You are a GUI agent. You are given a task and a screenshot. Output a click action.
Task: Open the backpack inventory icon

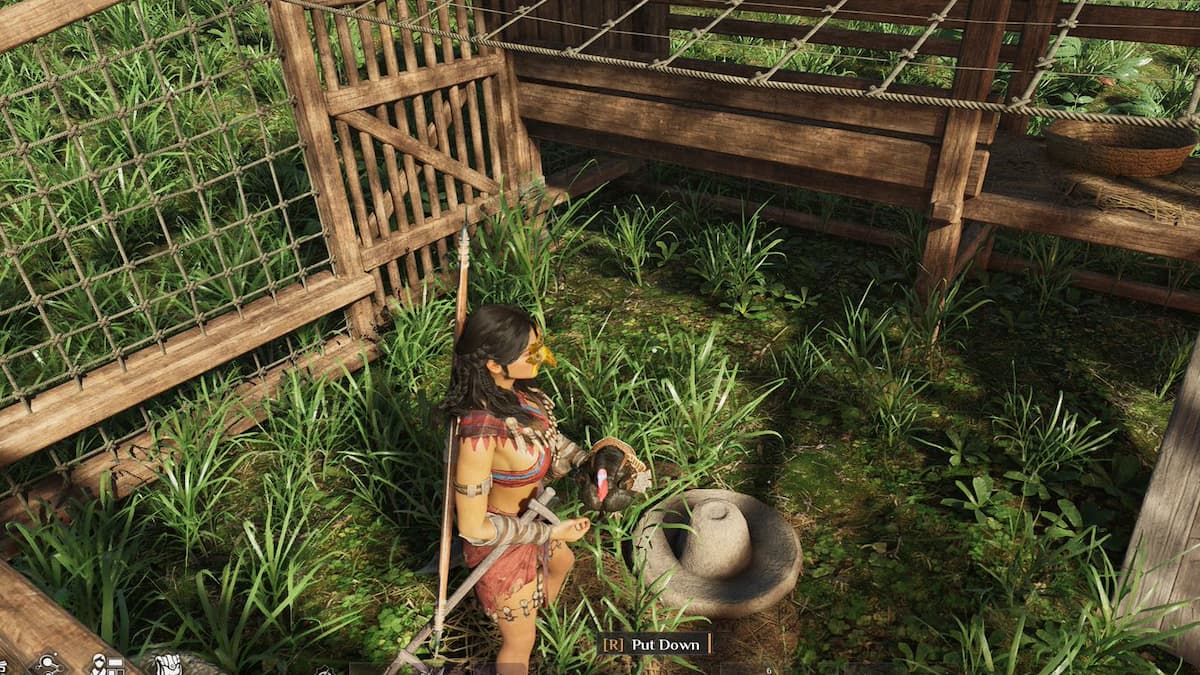pos(168,665)
